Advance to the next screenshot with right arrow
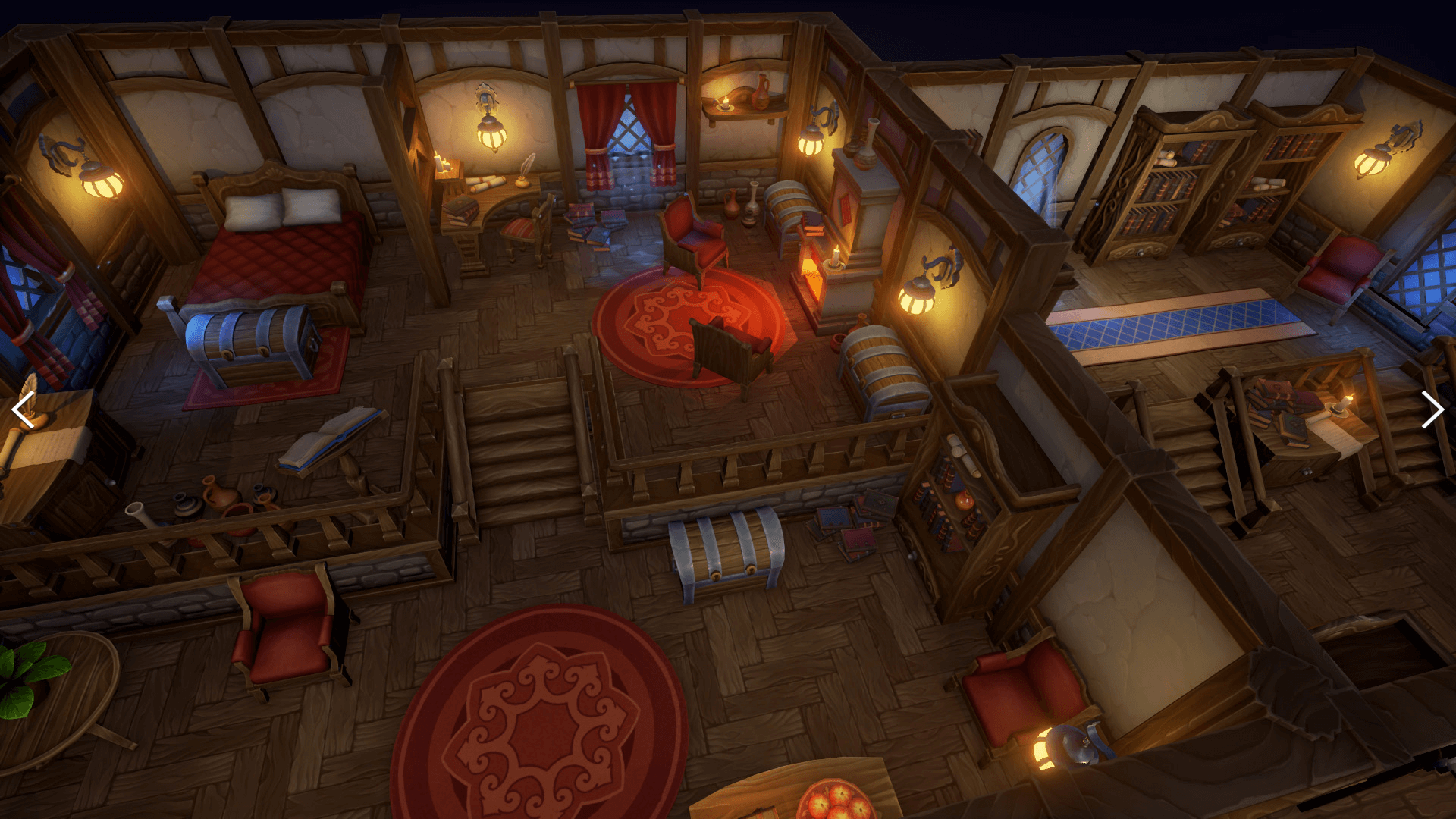 (x=1431, y=410)
